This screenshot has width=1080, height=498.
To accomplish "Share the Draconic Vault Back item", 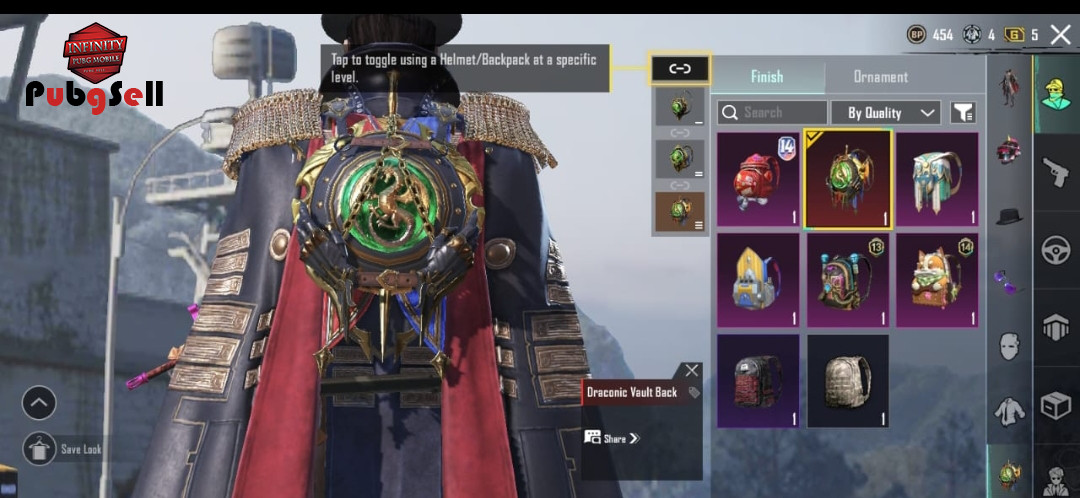I will tap(611, 438).
